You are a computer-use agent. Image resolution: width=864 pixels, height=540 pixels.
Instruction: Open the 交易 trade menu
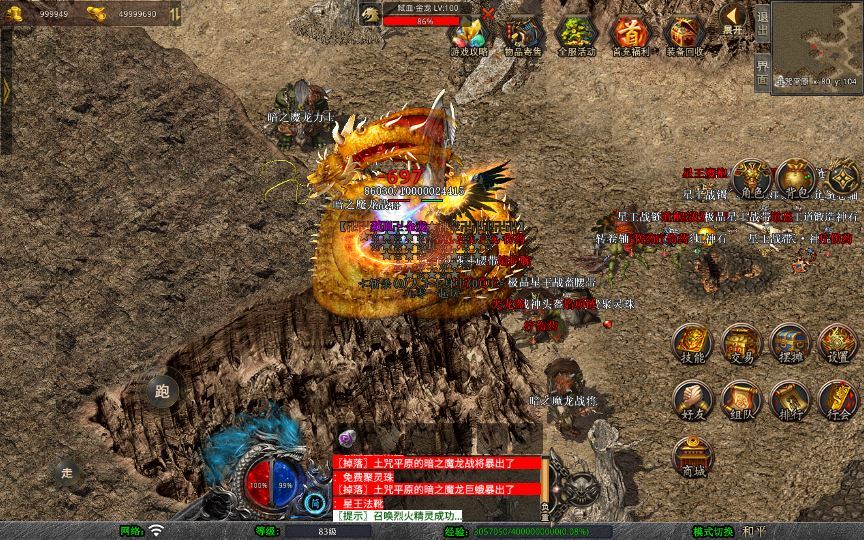741,345
